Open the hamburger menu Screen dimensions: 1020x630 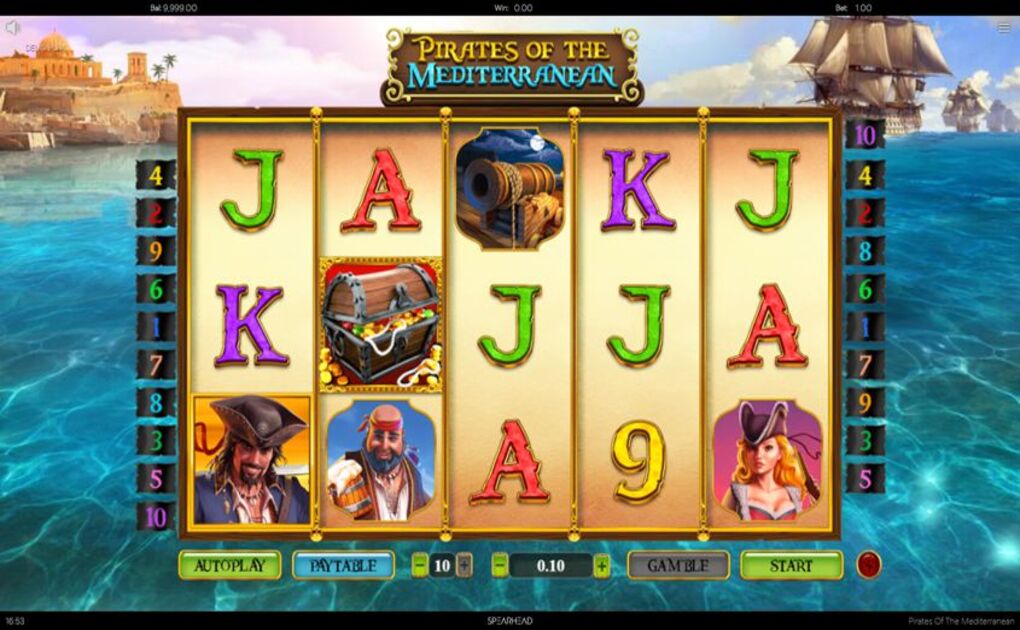(1004, 28)
